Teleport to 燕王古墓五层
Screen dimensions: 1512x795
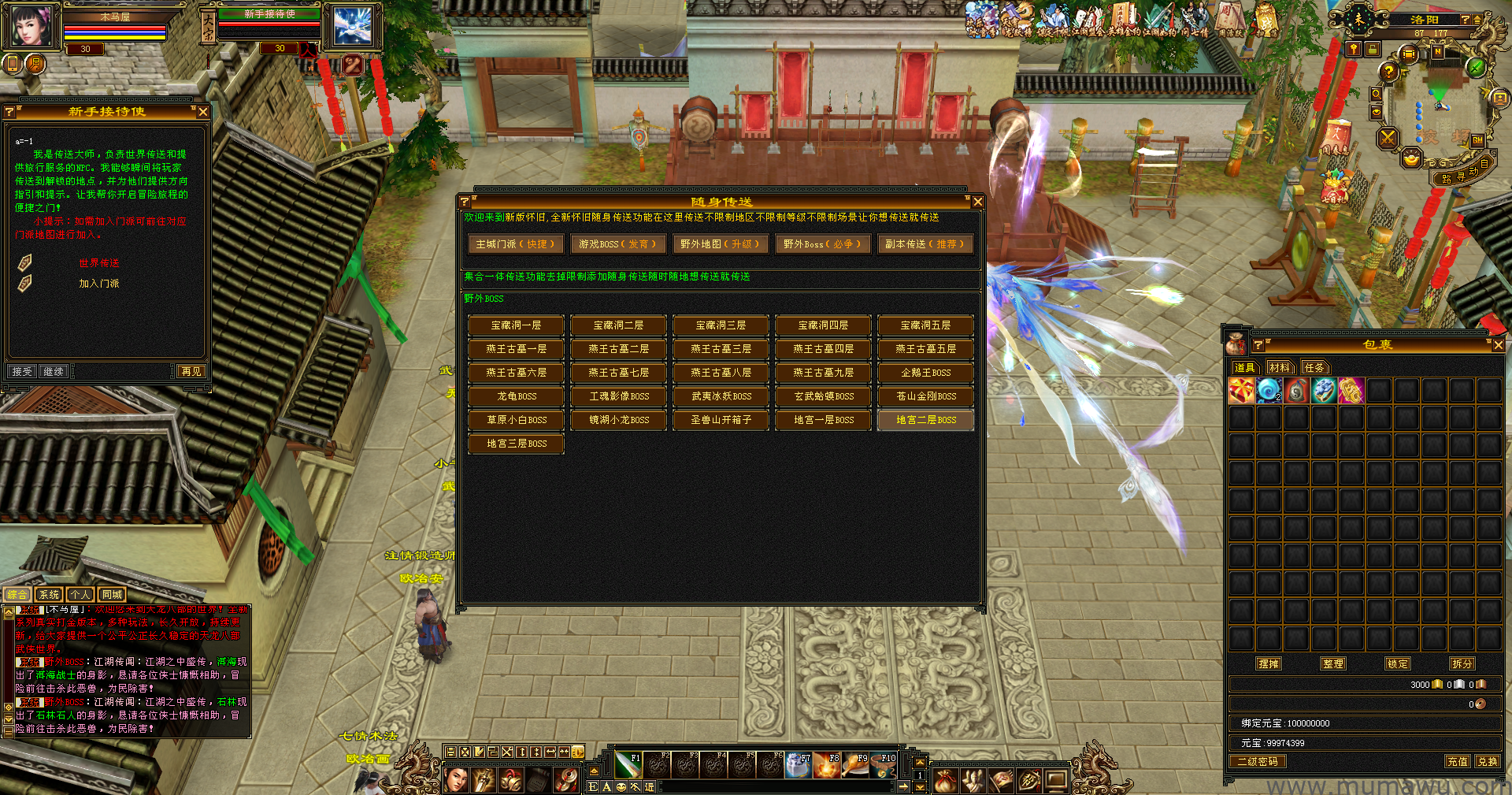925,349
